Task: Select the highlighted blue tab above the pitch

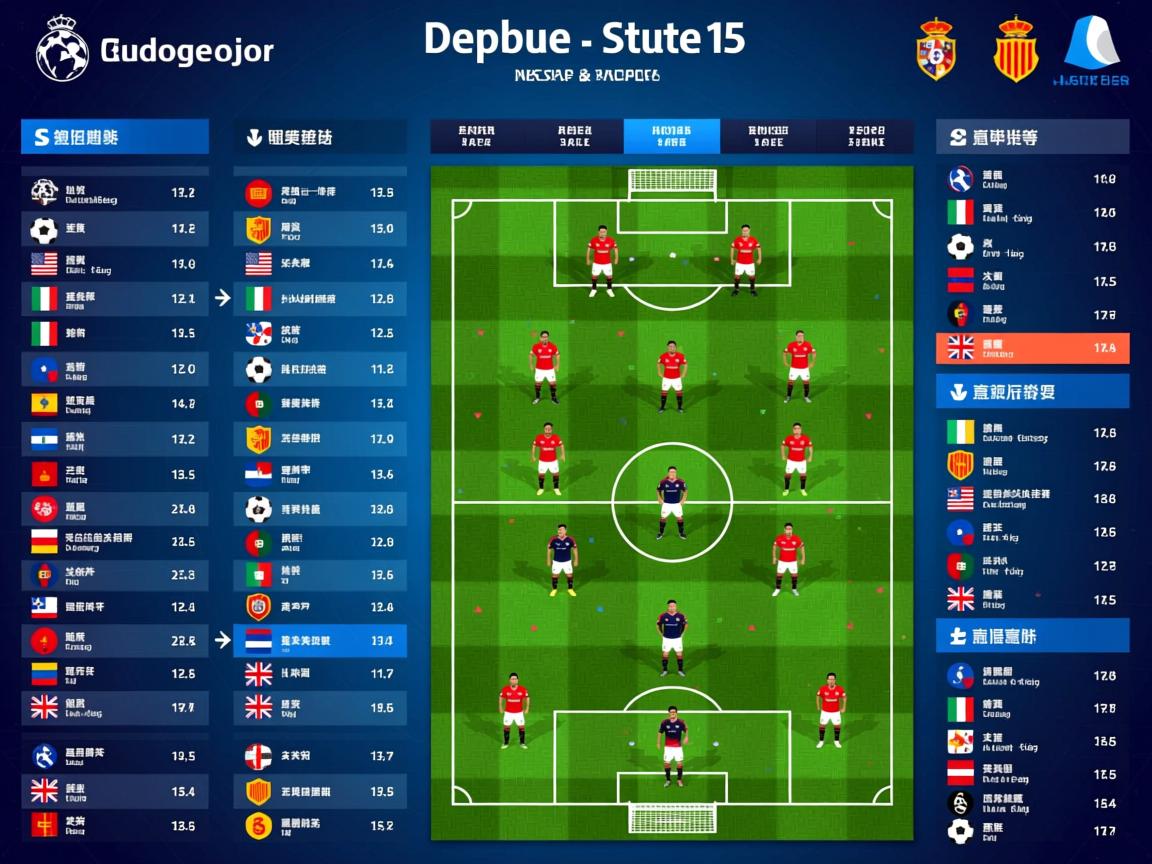Action: pyautogui.click(x=671, y=136)
